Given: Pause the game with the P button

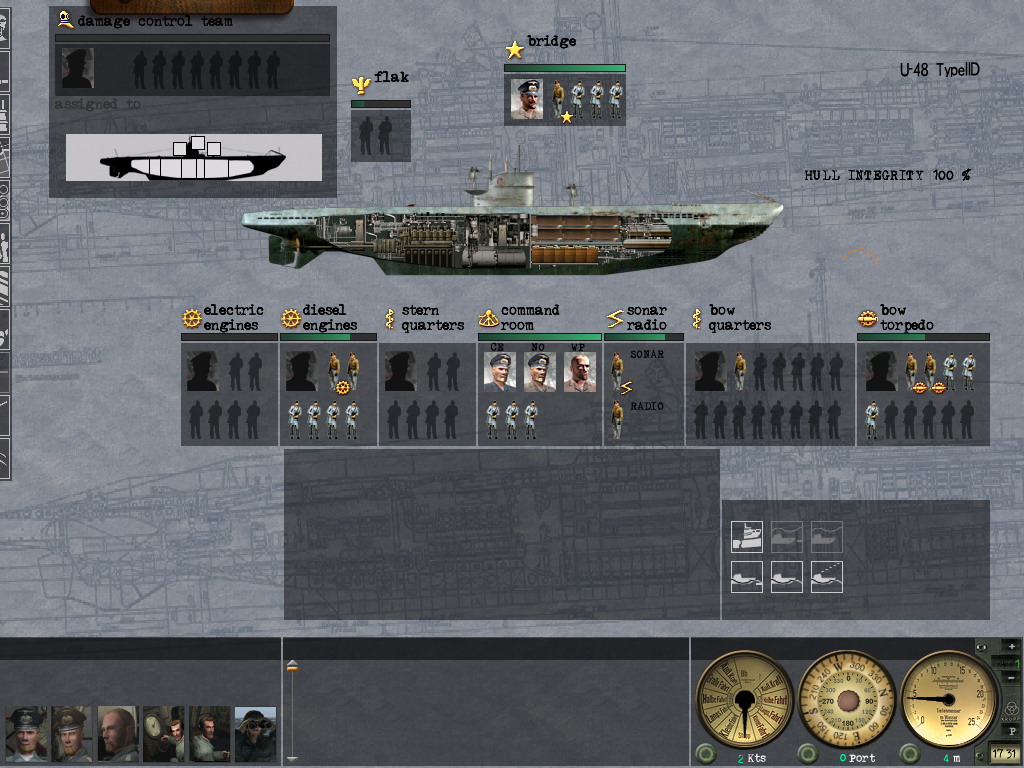Looking at the screenshot, I should 1012,732.
